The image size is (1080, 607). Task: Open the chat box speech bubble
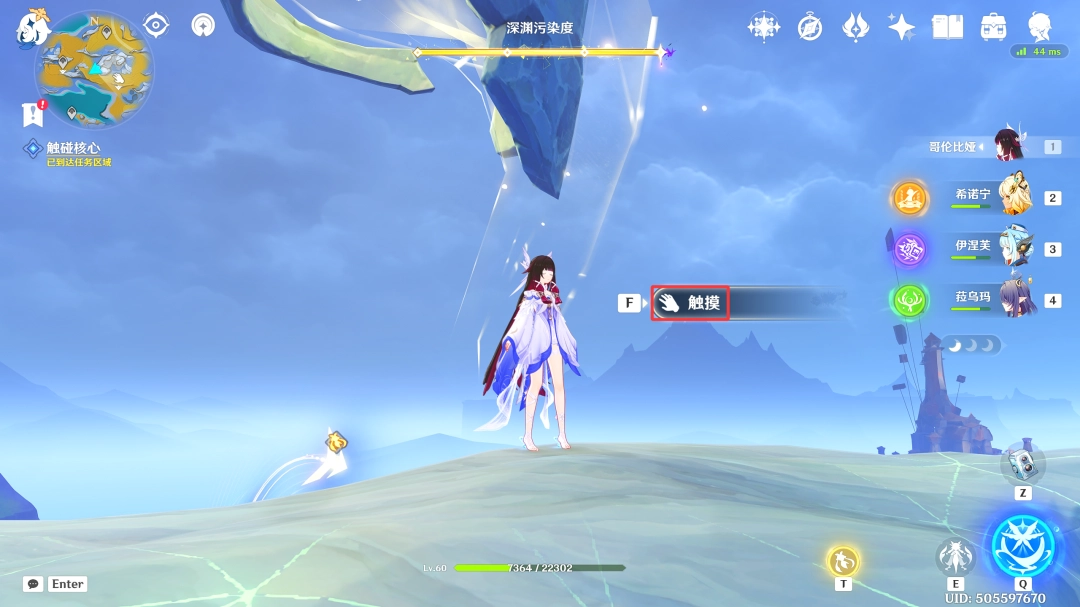(x=33, y=584)
